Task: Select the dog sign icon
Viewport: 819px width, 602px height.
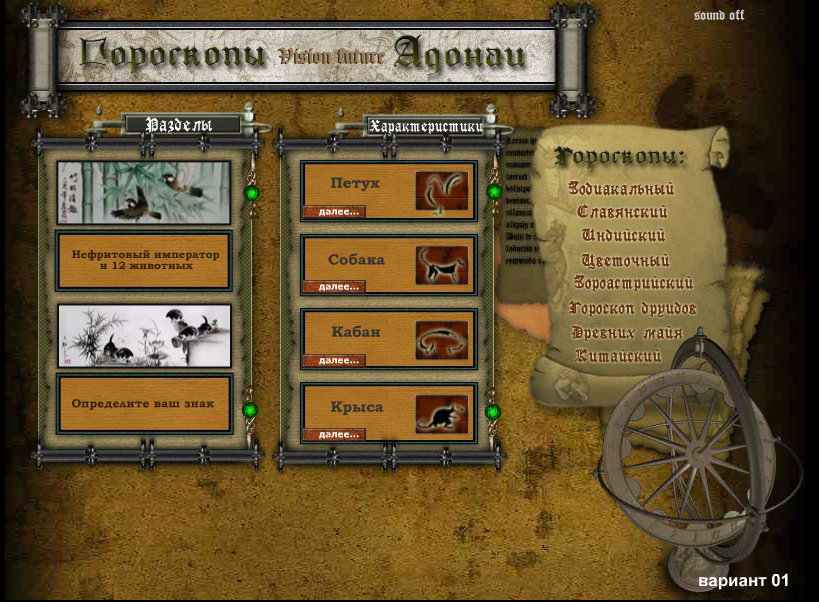Action: [441, 265]
